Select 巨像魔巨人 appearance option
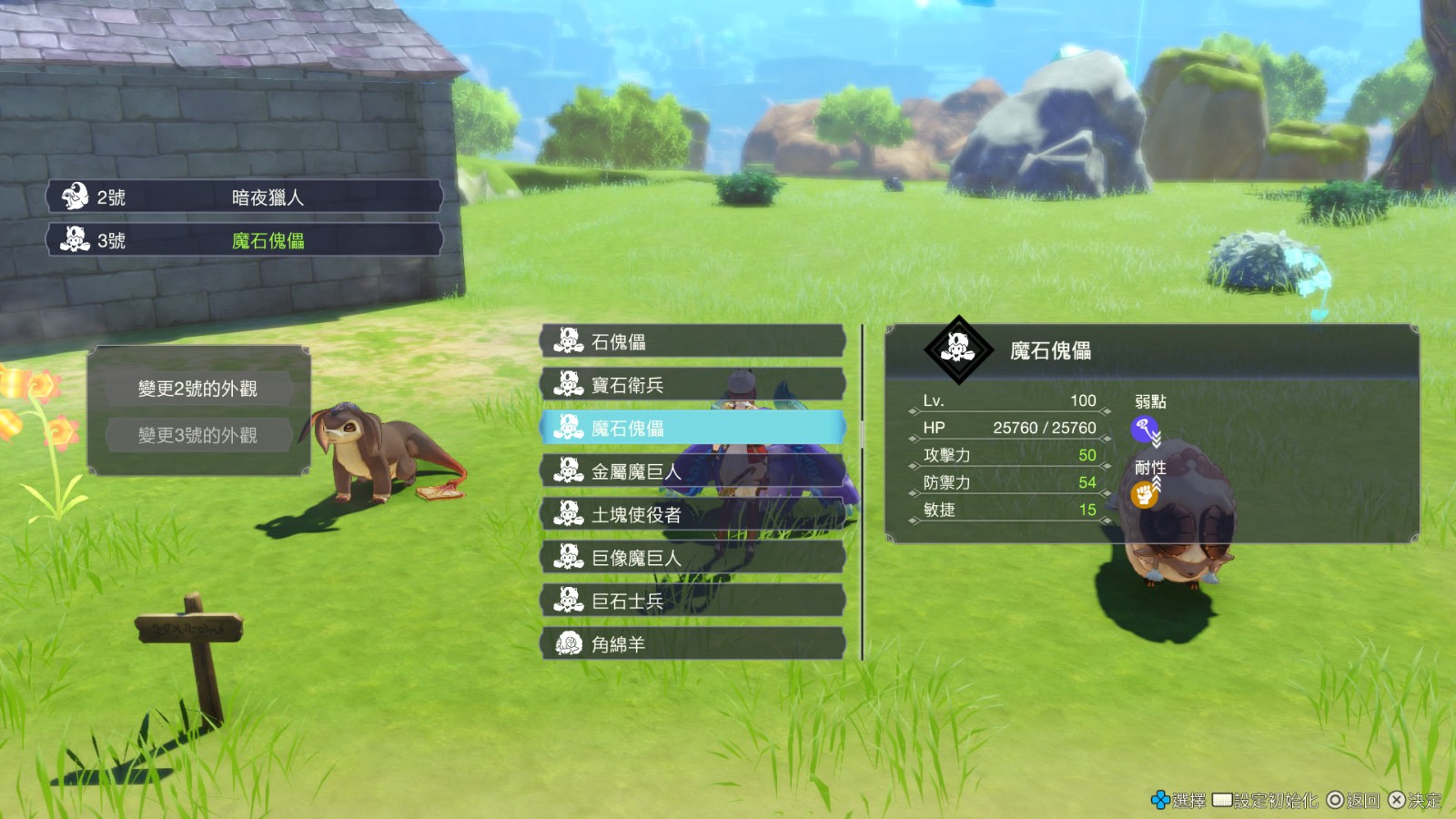Screen dimensions: 1456x819 693,558
